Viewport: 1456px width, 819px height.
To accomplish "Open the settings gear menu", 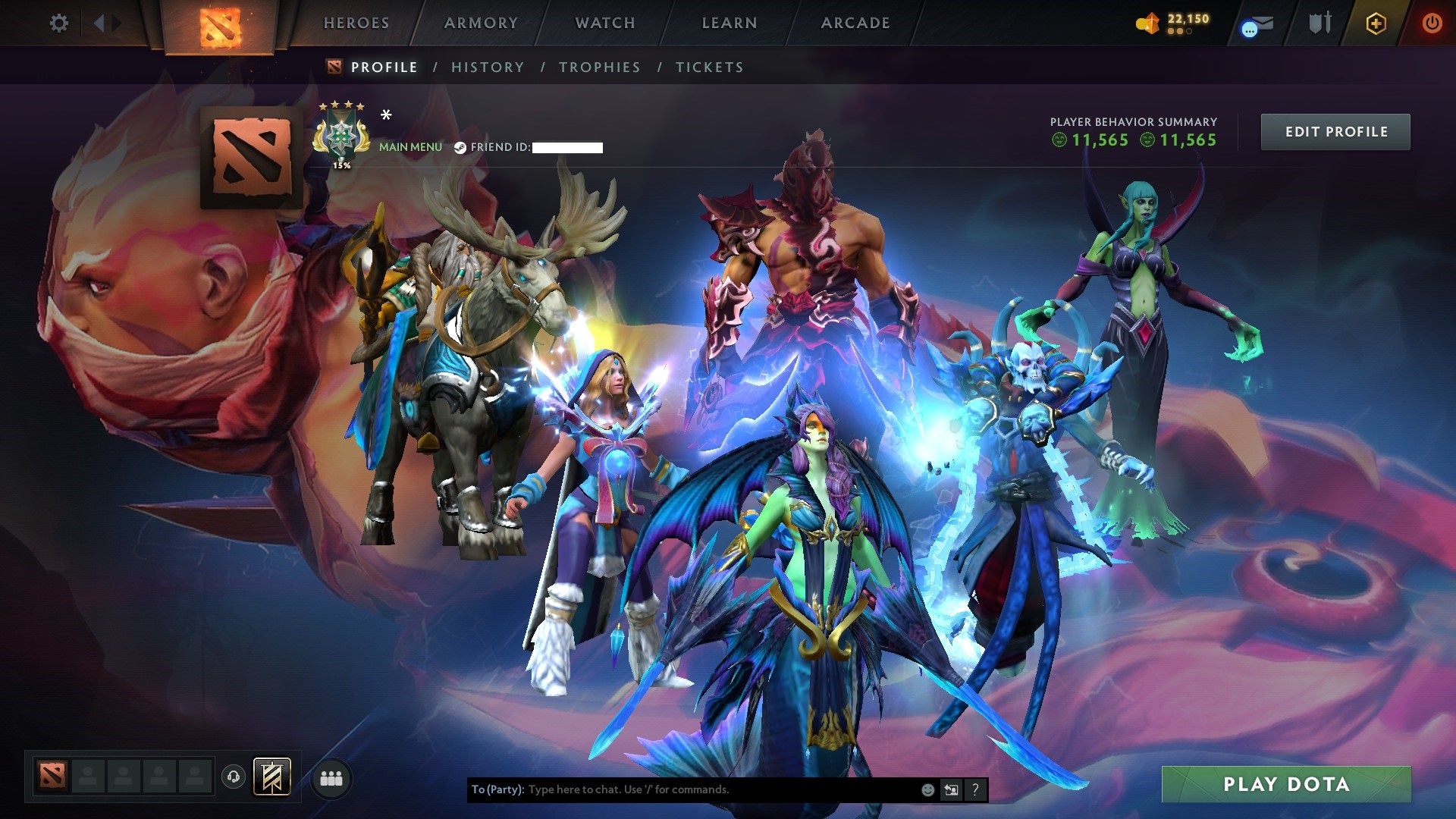I will pos(59,23).
